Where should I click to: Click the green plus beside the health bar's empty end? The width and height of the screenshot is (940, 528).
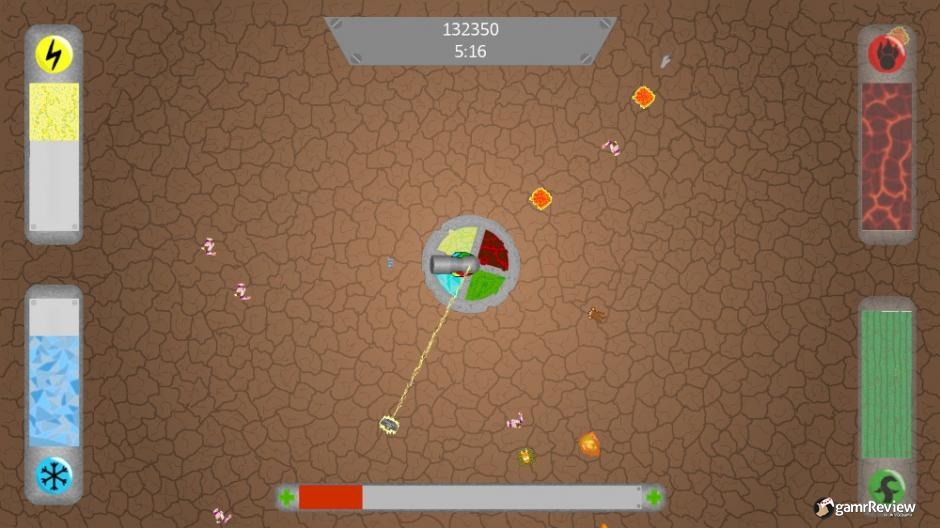point(653,497)
